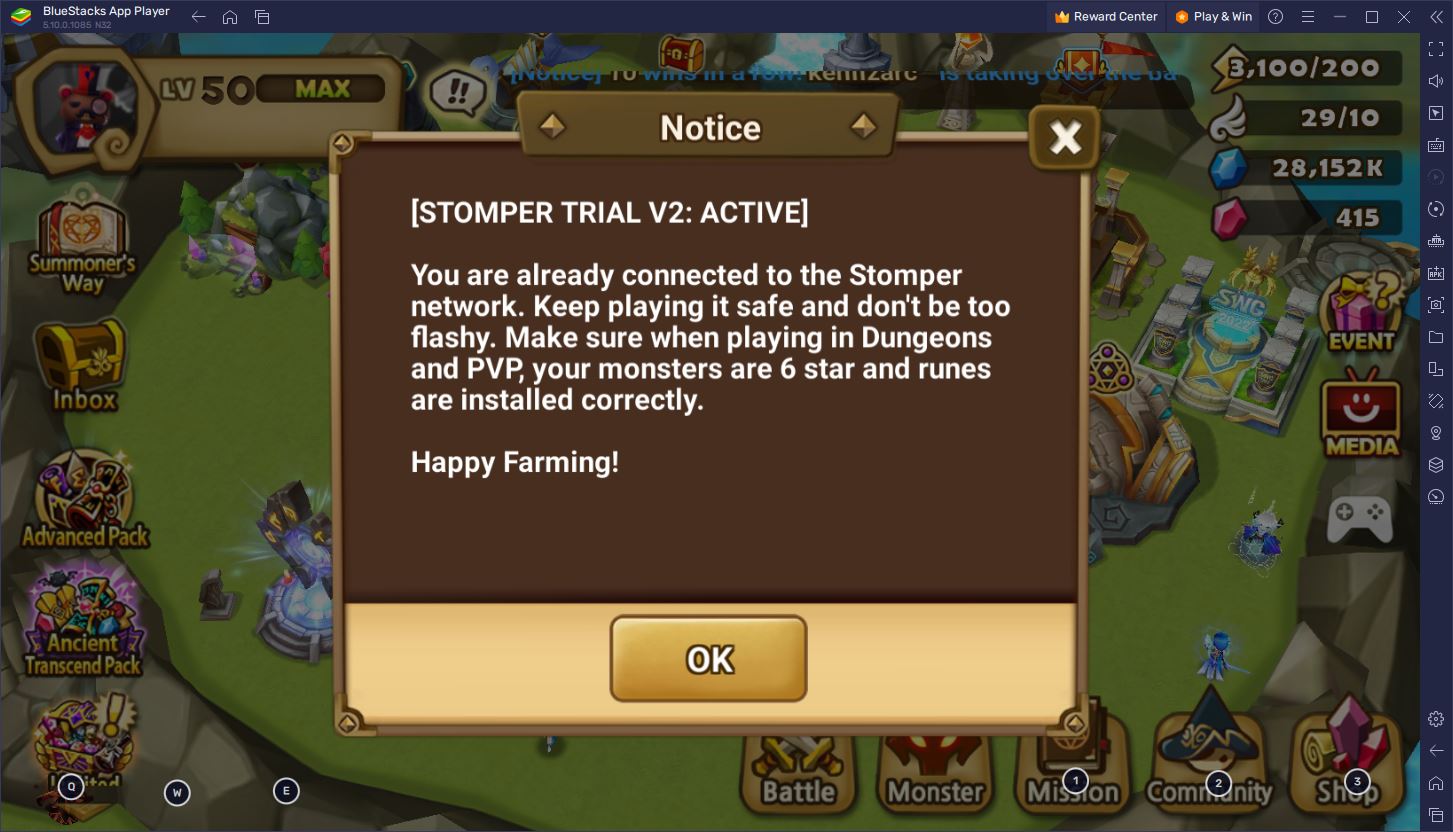Open the Event gift menu
1453x832 pixels.
tap(1360, 312)
